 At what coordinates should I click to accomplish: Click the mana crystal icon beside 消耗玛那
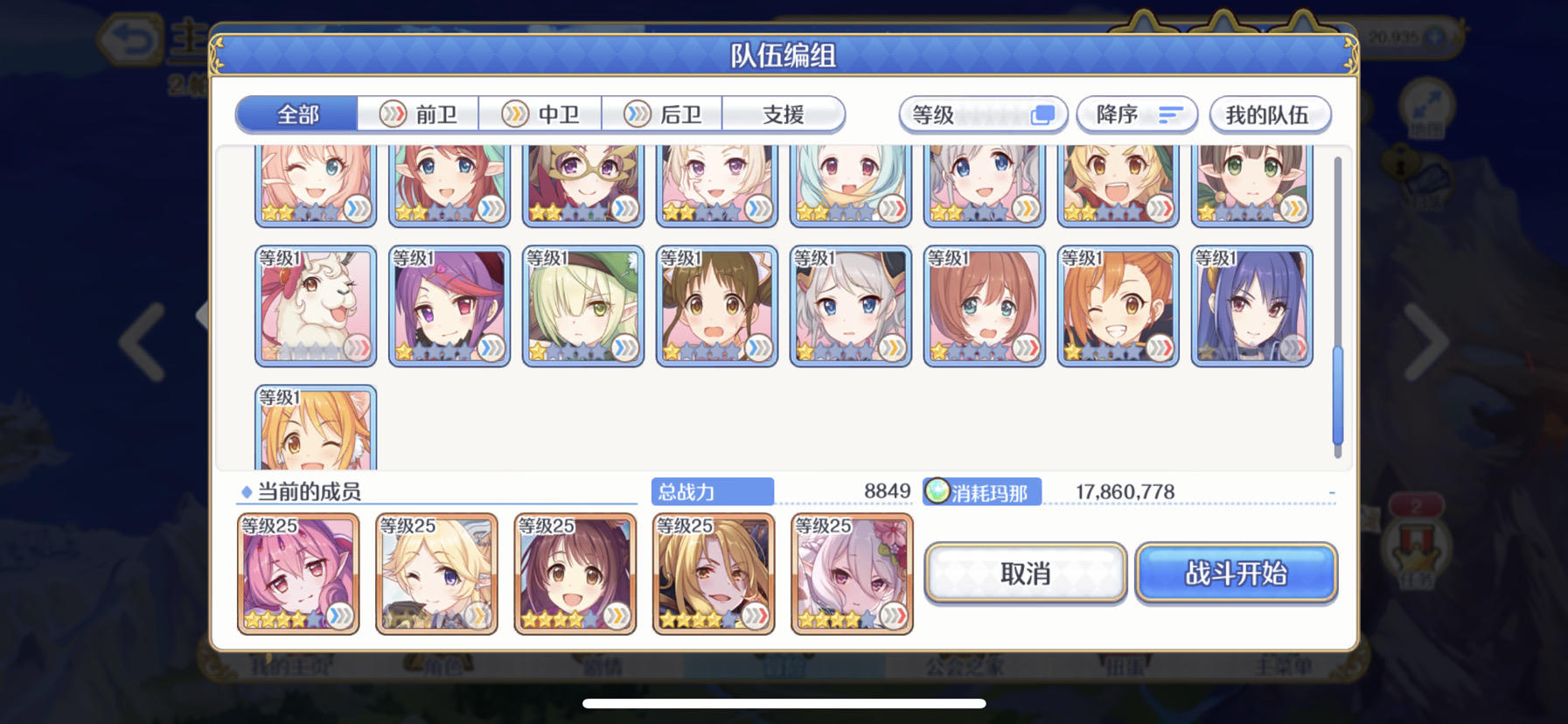pos(937,492)
